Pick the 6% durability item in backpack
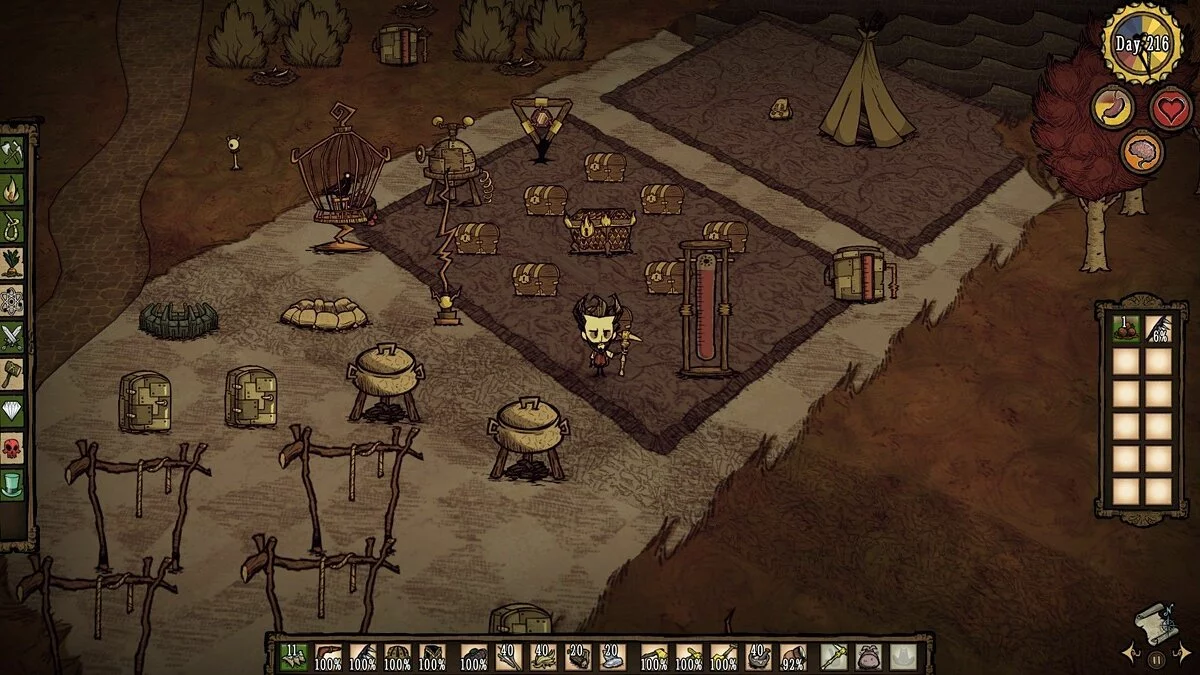 click(1159, 329)
